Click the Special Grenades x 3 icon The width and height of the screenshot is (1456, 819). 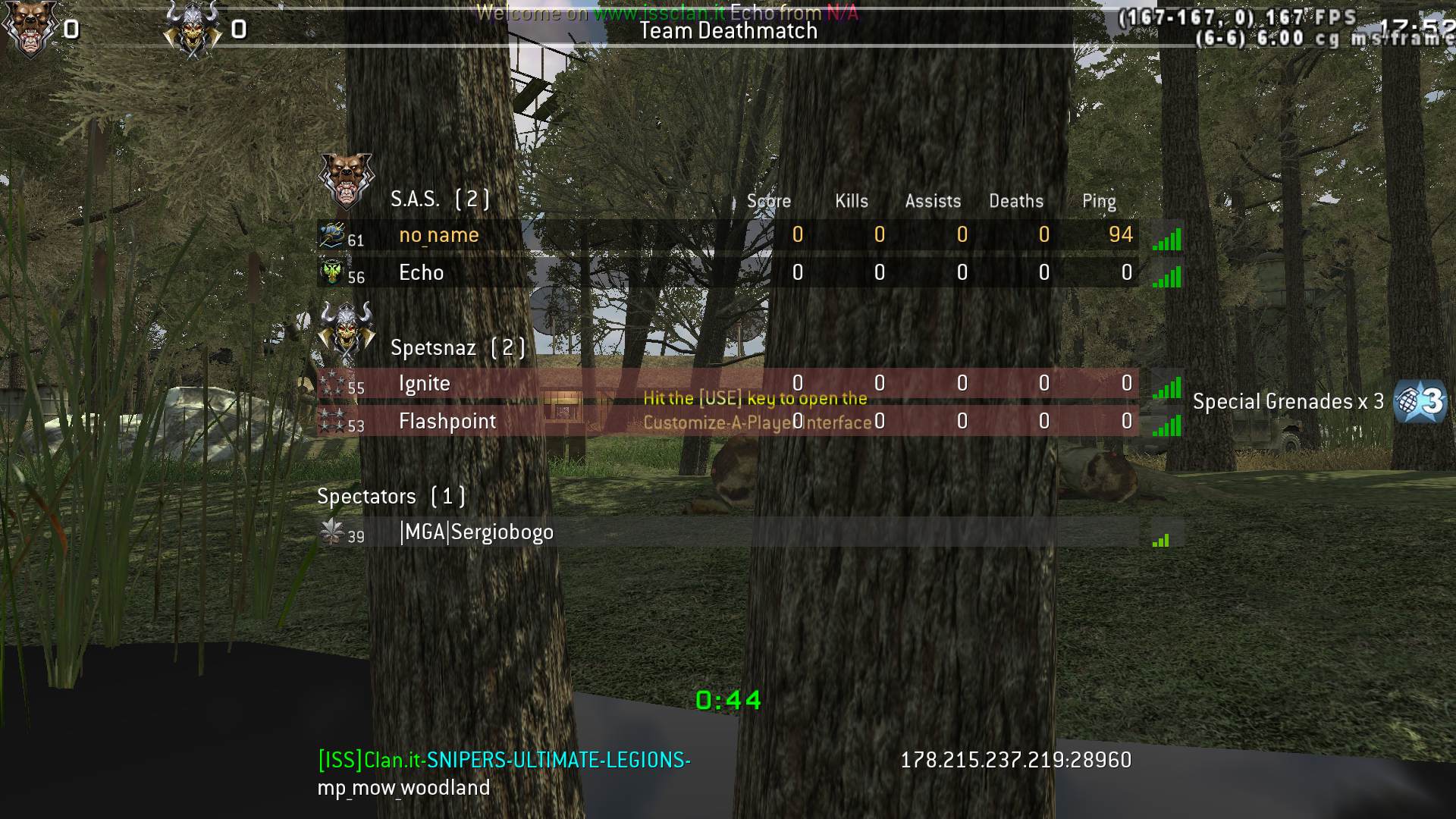[1420, 401]
